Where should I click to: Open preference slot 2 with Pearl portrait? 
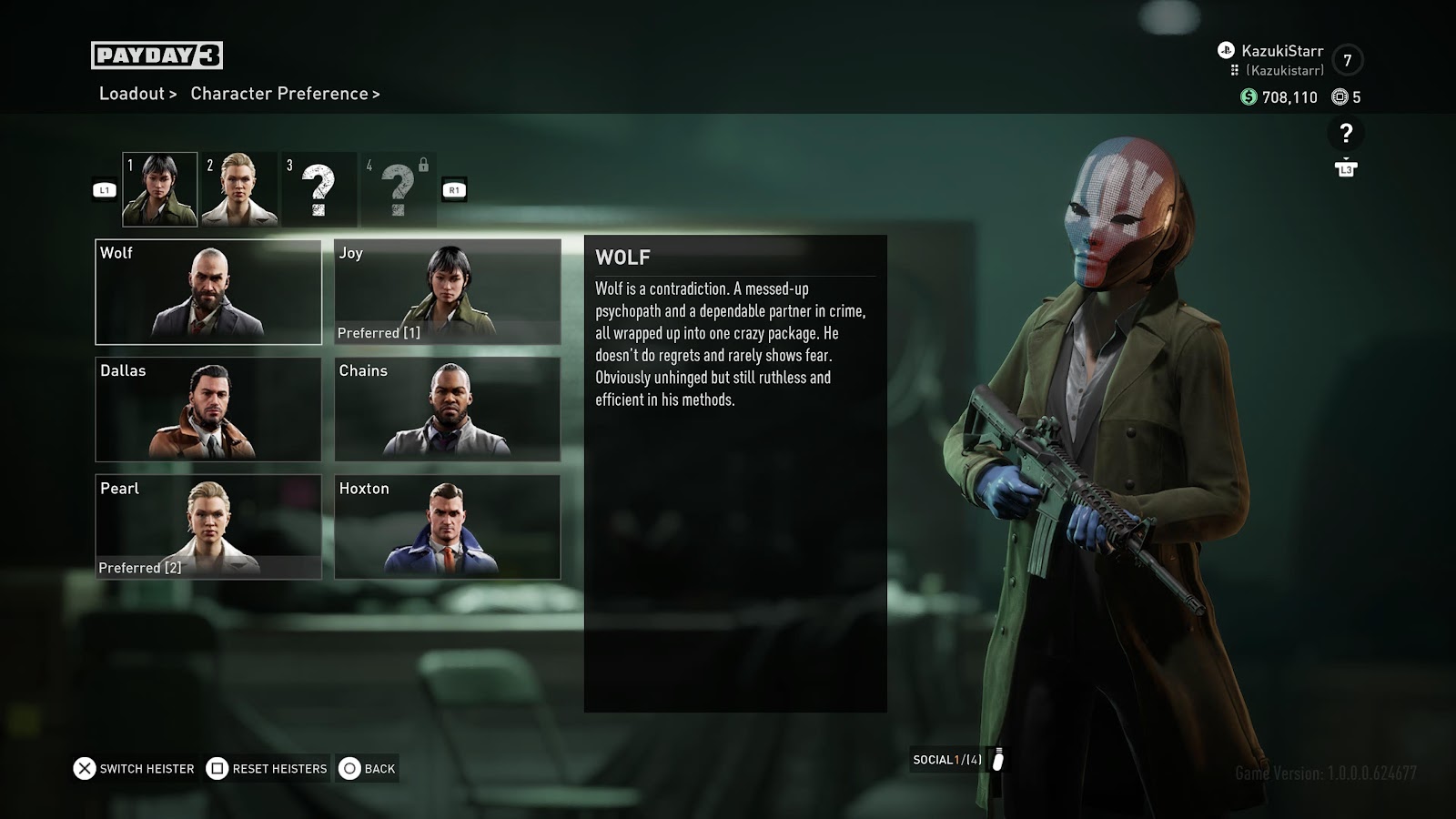238,189
